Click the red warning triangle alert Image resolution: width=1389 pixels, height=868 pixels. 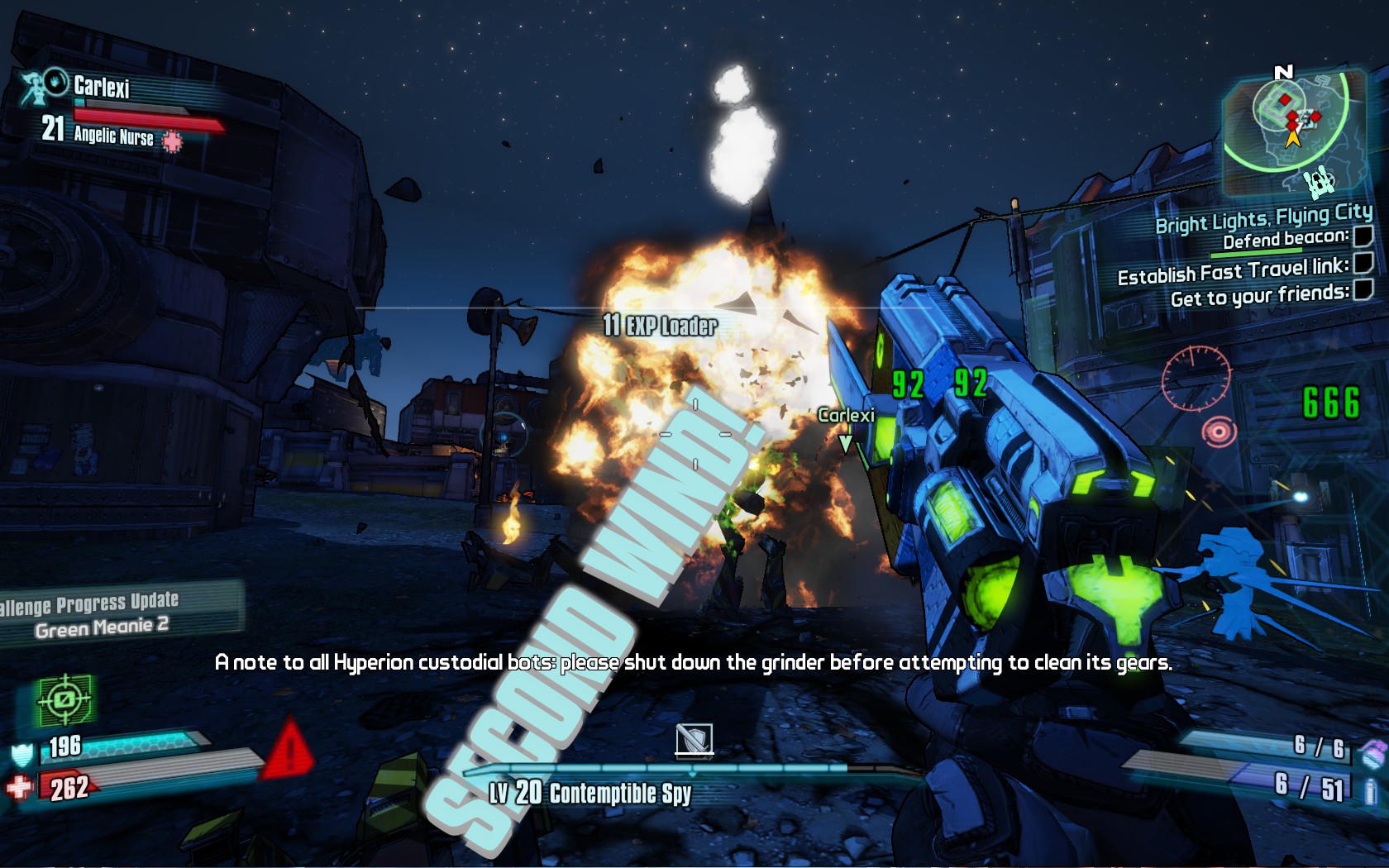pyautogui.click(x=288, y=751)
